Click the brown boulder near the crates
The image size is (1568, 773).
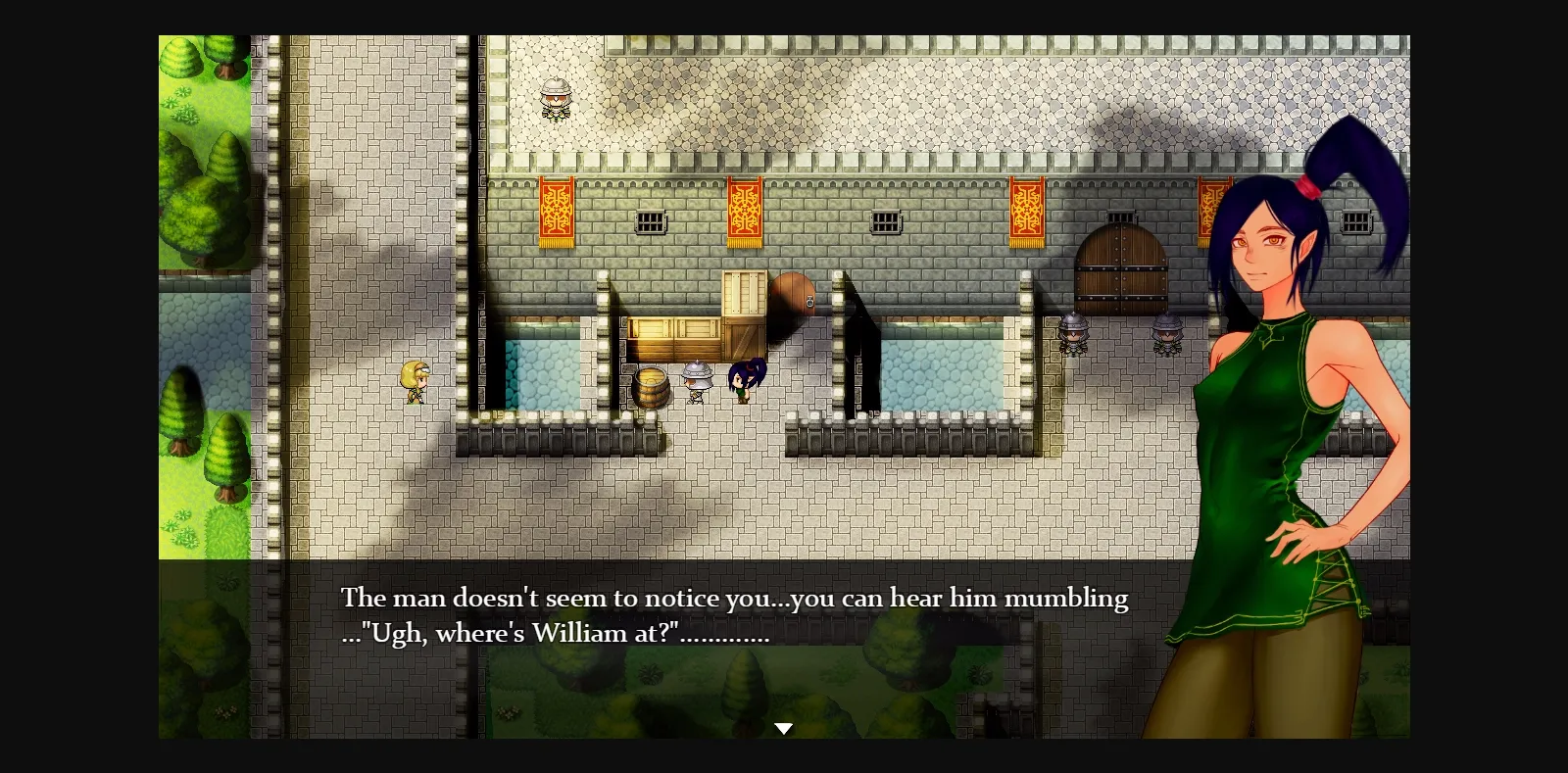point(796,294)
